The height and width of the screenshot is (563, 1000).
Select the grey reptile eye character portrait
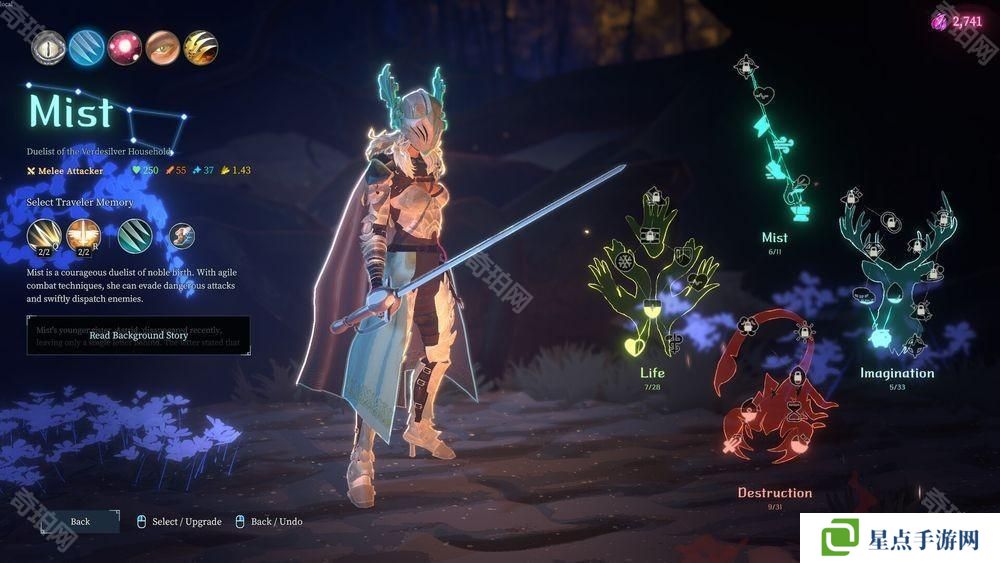[x=47, y=47]
